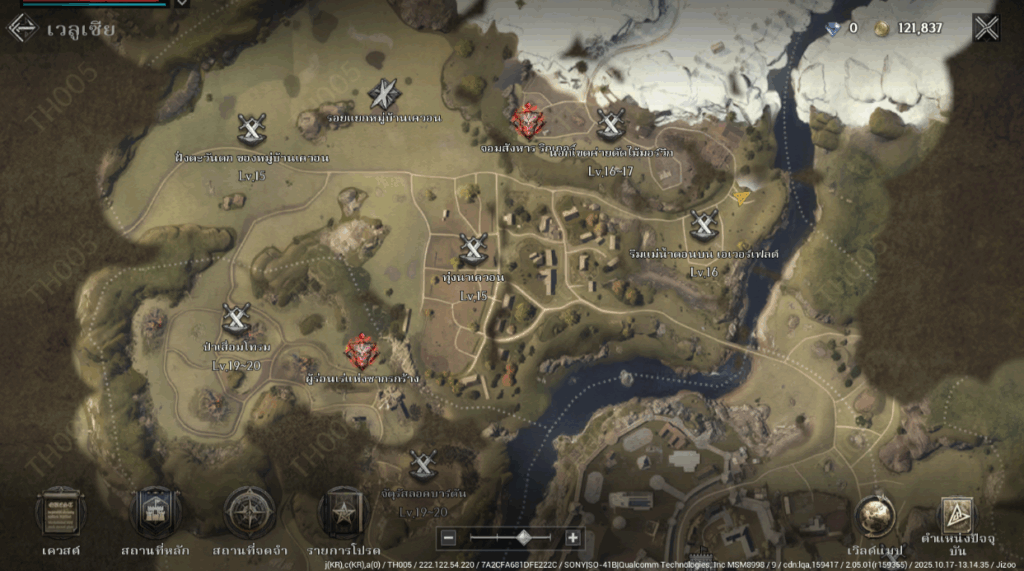Select the four-point star landmark marker

(x=384, y=94)
